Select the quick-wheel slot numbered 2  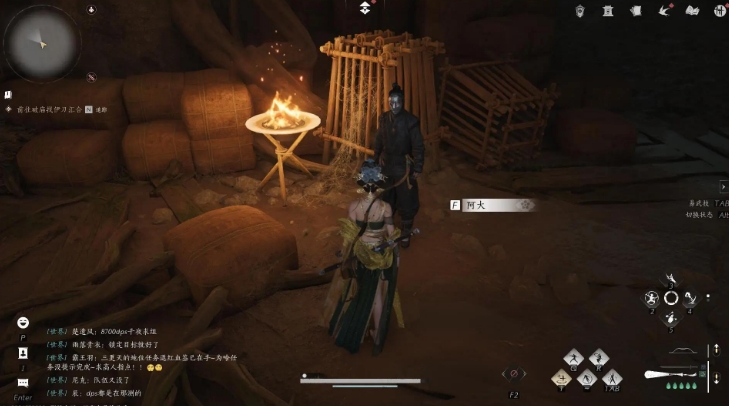[x=651, y=299]
